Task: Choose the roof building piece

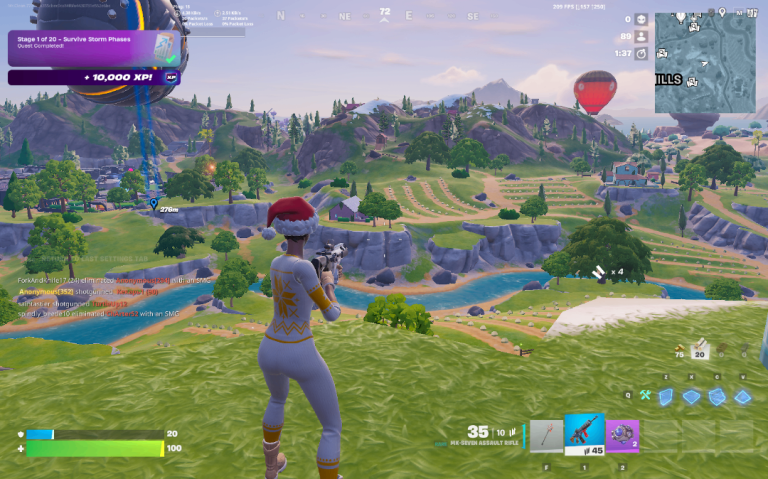Action: coord(742,397)
